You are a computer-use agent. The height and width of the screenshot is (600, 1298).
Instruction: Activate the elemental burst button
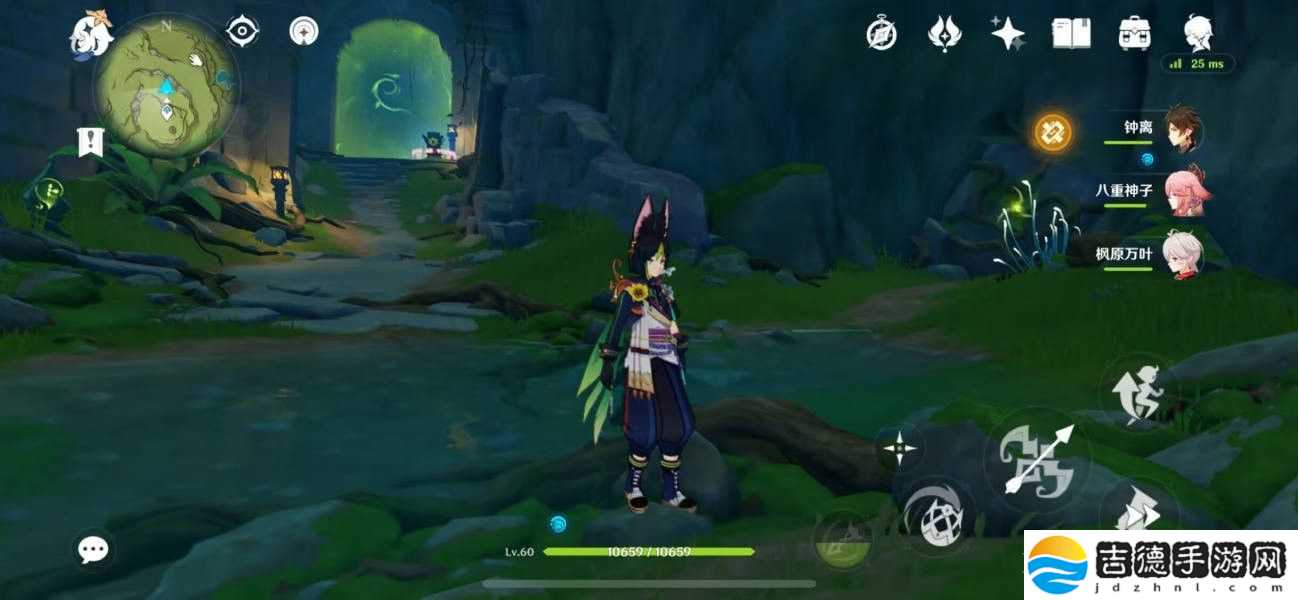[x=842, y=540]
